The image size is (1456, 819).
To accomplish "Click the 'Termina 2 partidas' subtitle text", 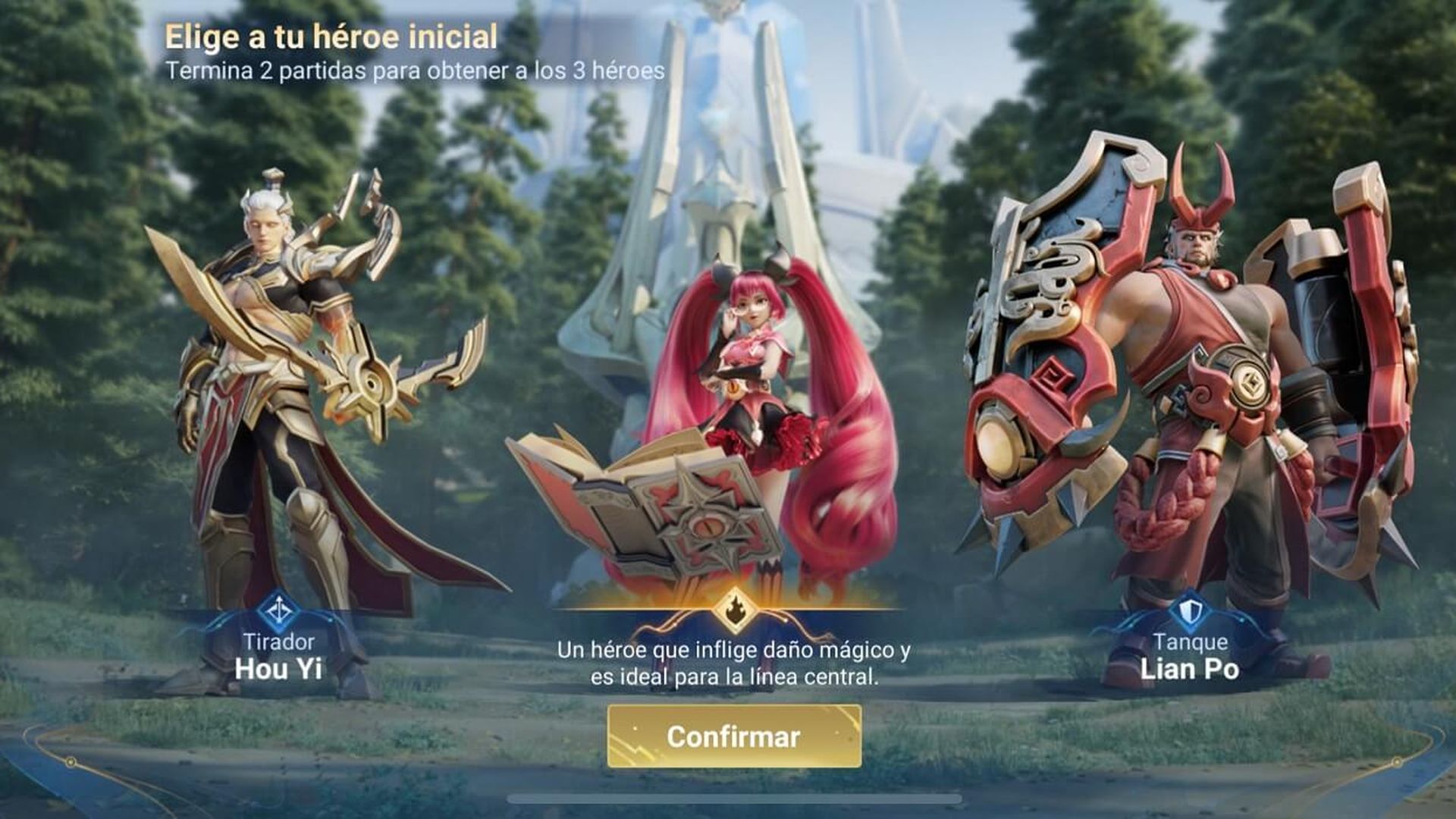I will click(414, 73).
